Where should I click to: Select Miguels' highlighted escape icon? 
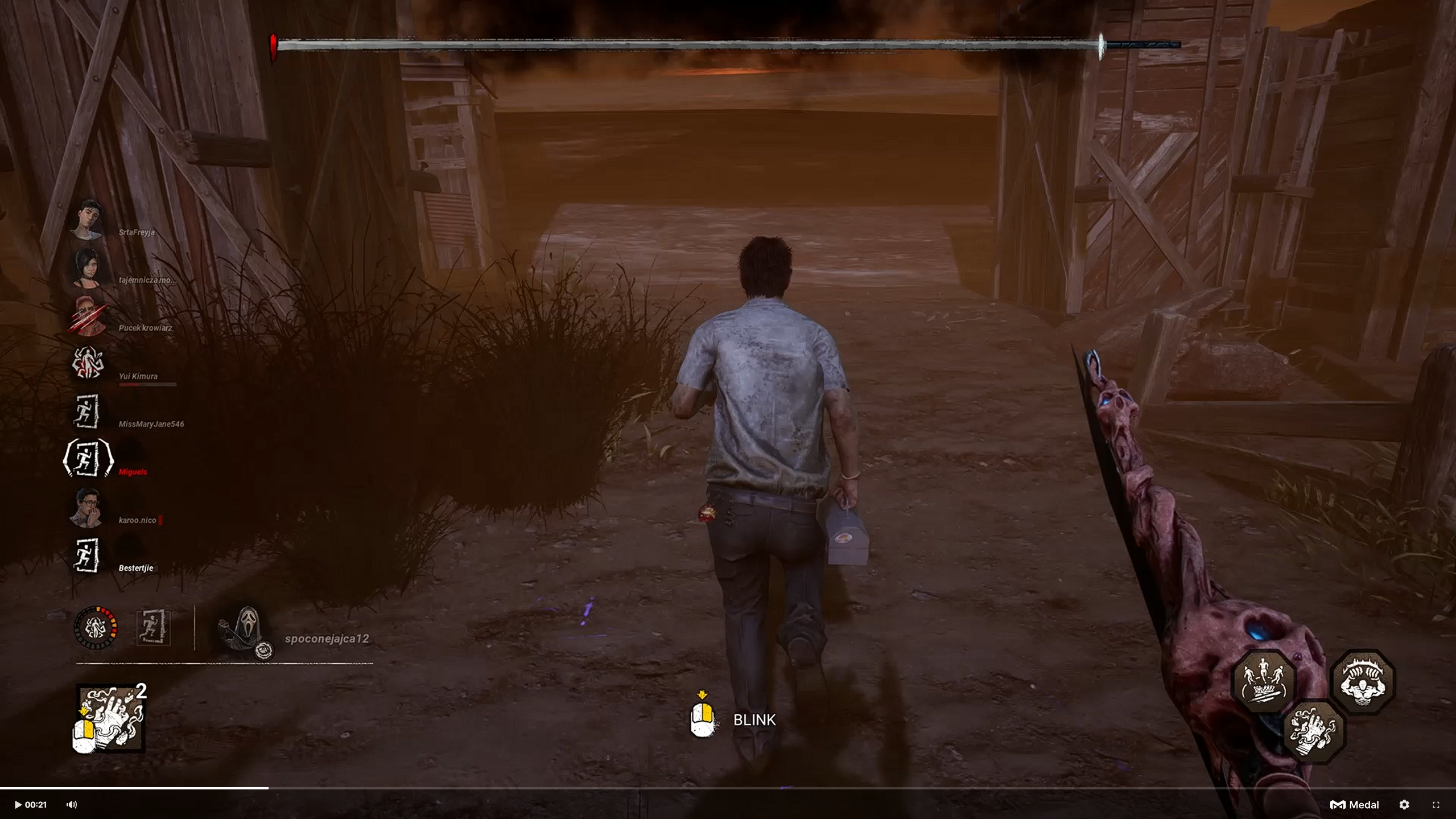click(x=88, y=459)
